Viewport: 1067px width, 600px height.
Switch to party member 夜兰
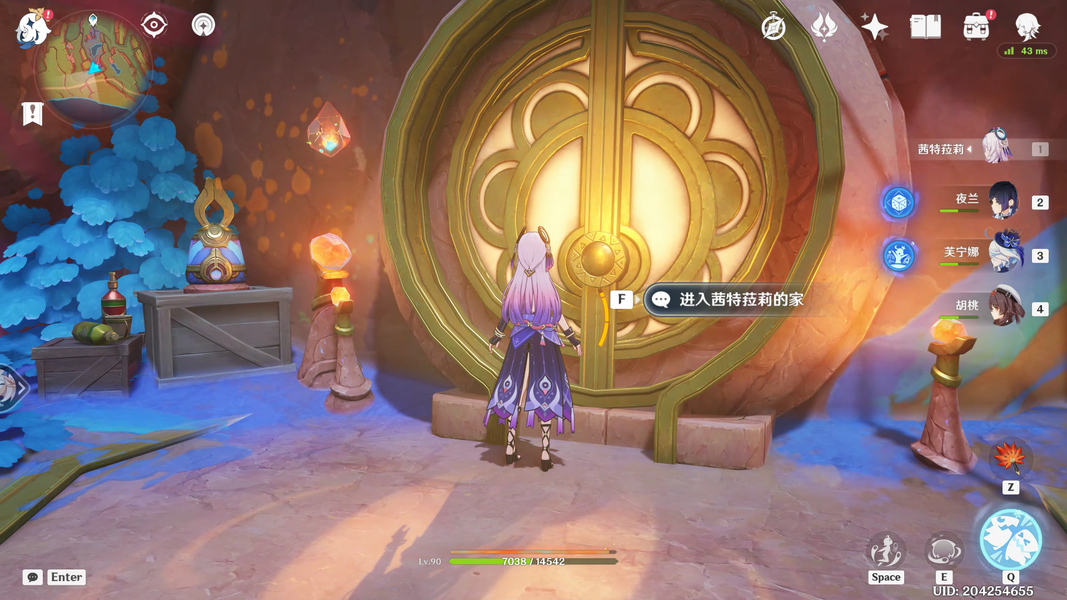(x=1001, y=201)
